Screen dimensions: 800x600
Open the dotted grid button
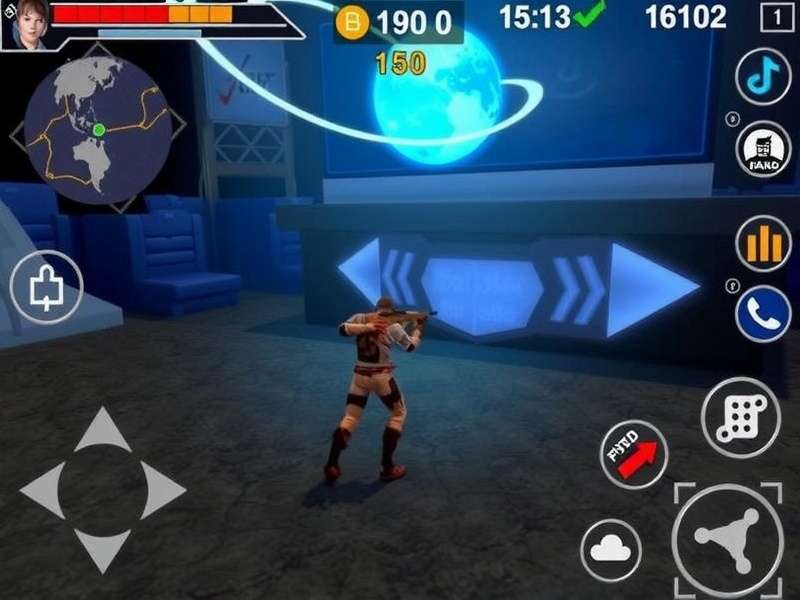(x=741, y=416)
